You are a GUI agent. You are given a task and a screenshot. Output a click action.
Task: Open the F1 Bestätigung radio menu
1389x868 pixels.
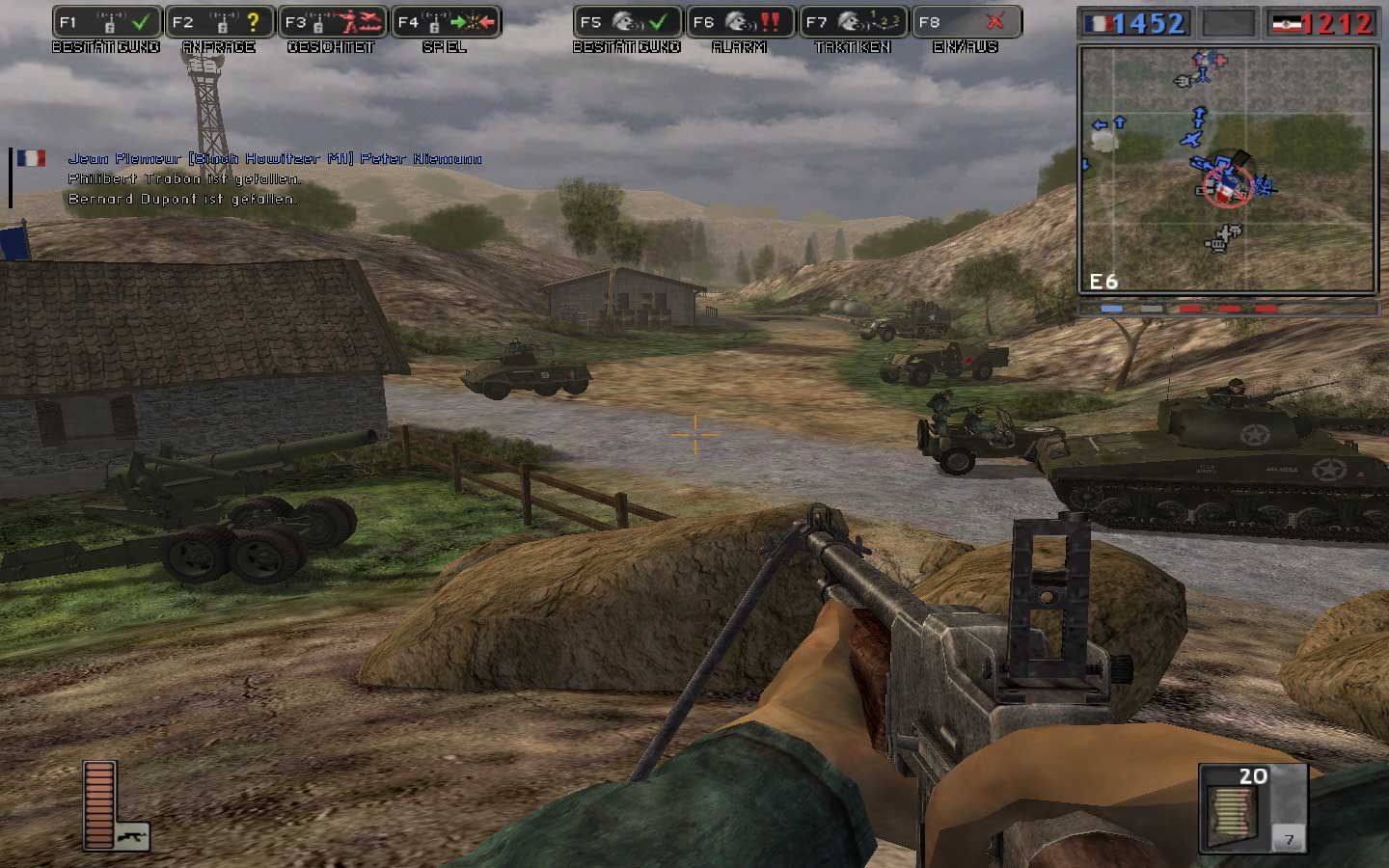106,22
